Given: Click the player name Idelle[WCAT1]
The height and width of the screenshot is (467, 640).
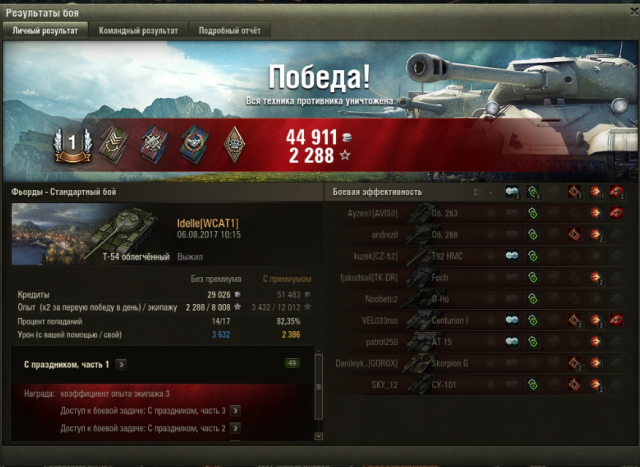Looking at the screenshot, I should pyautogui.click(x=207, y=222).
